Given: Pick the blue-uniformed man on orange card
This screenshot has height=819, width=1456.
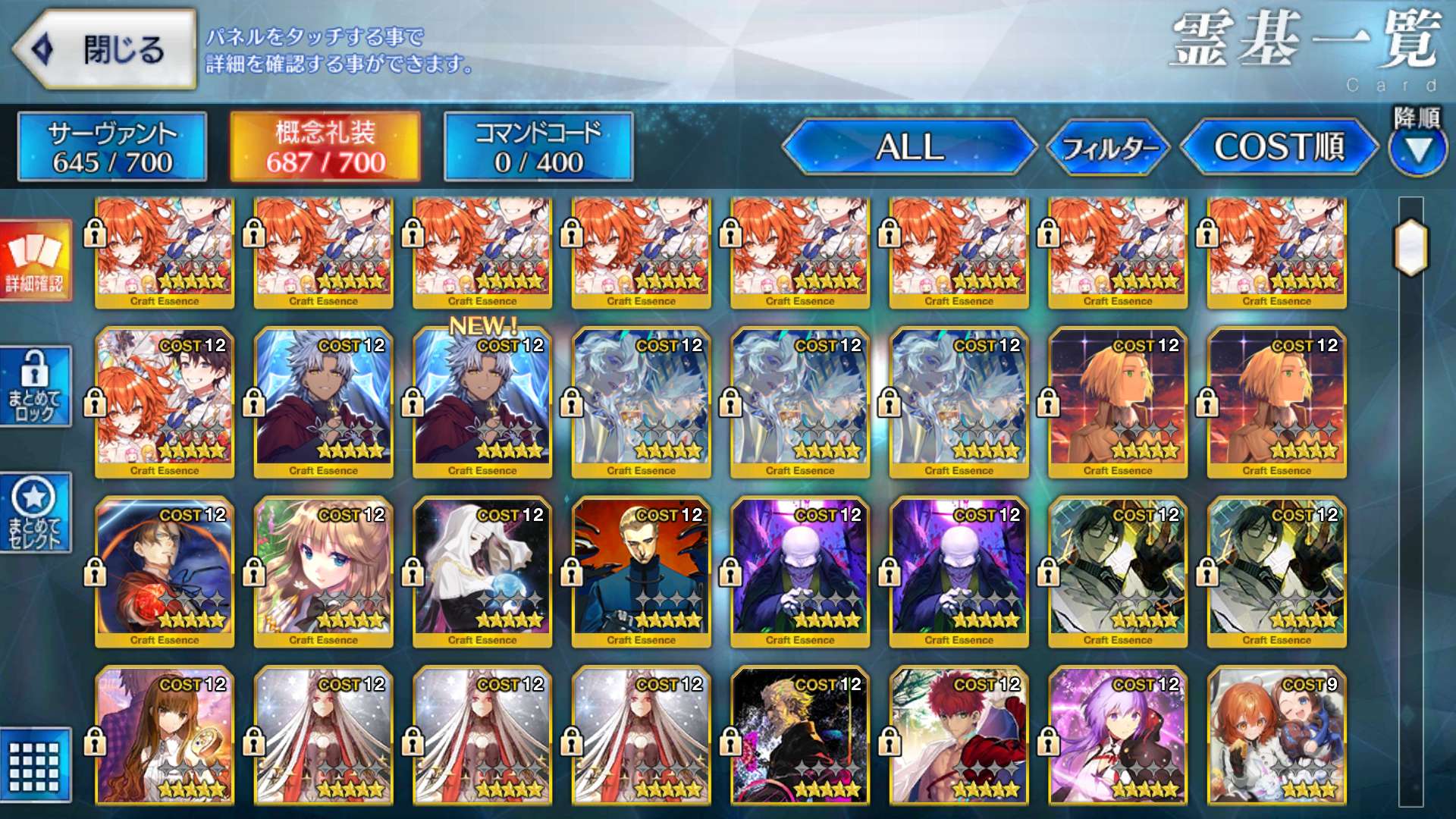Looking at the screenshot, I should (642, 573).
